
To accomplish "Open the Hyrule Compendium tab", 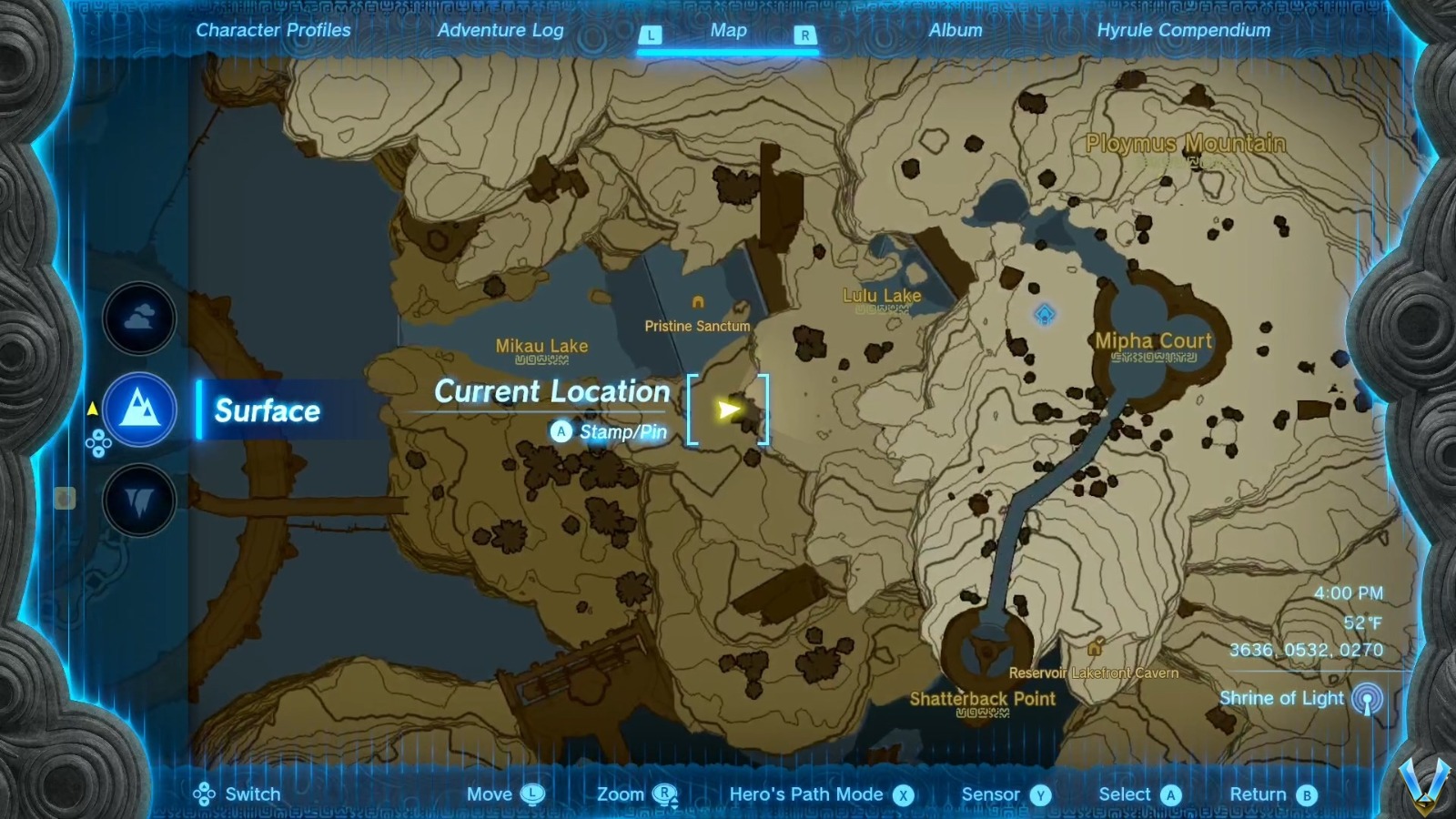I will 1184,30.
